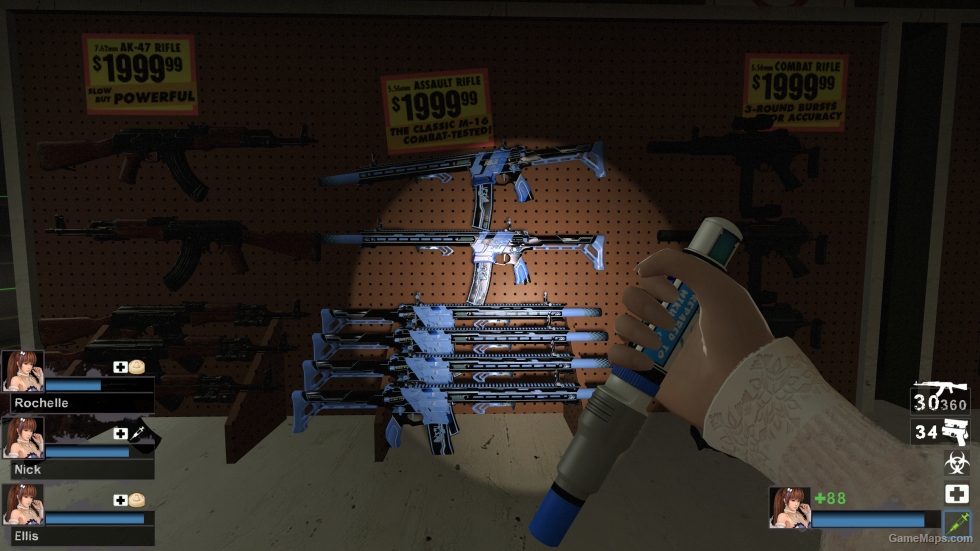Click your own character portrait
This screenshot has height=551, width=980.
click(789, 507)
